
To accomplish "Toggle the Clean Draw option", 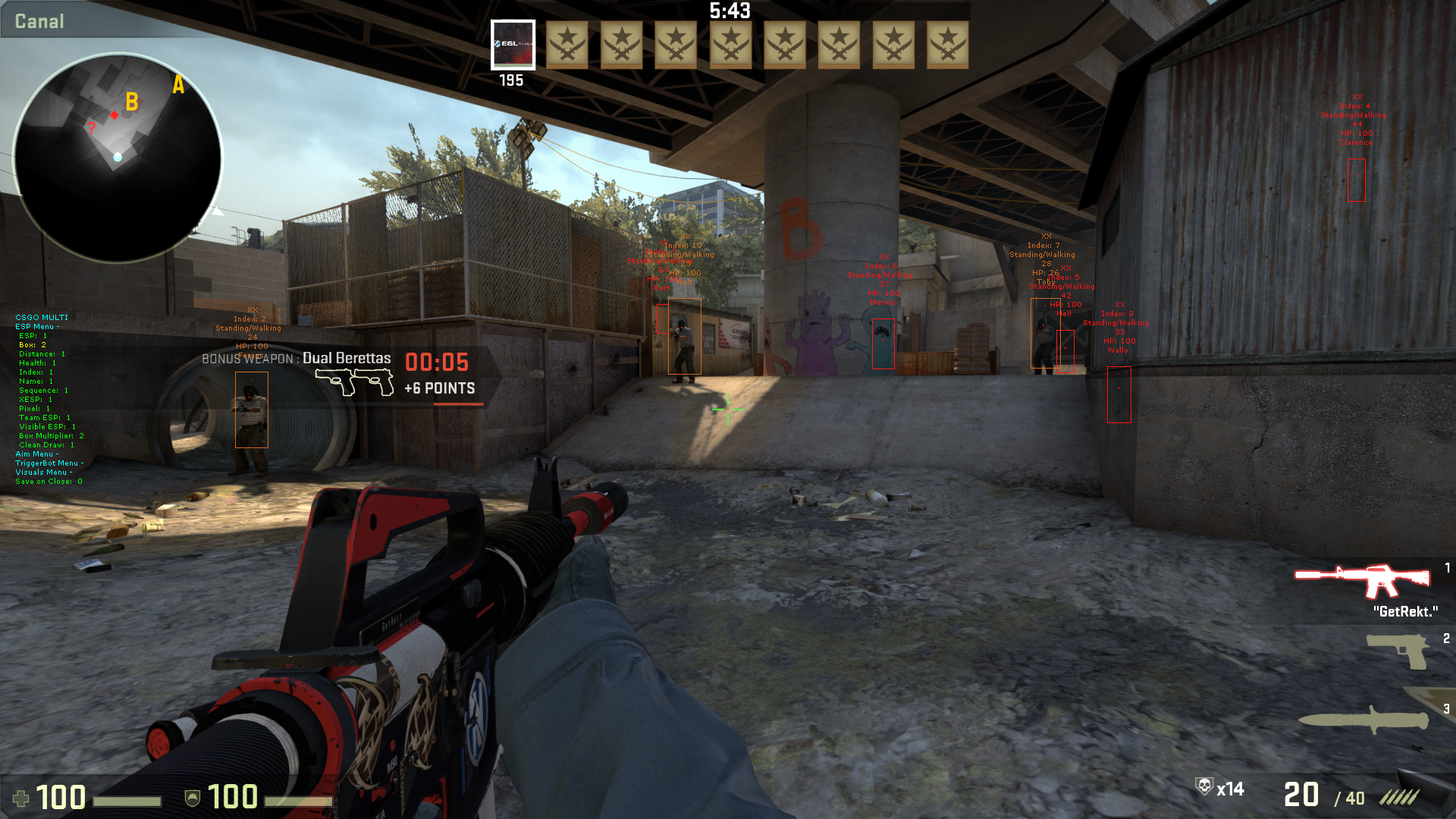I will point(46,445).
